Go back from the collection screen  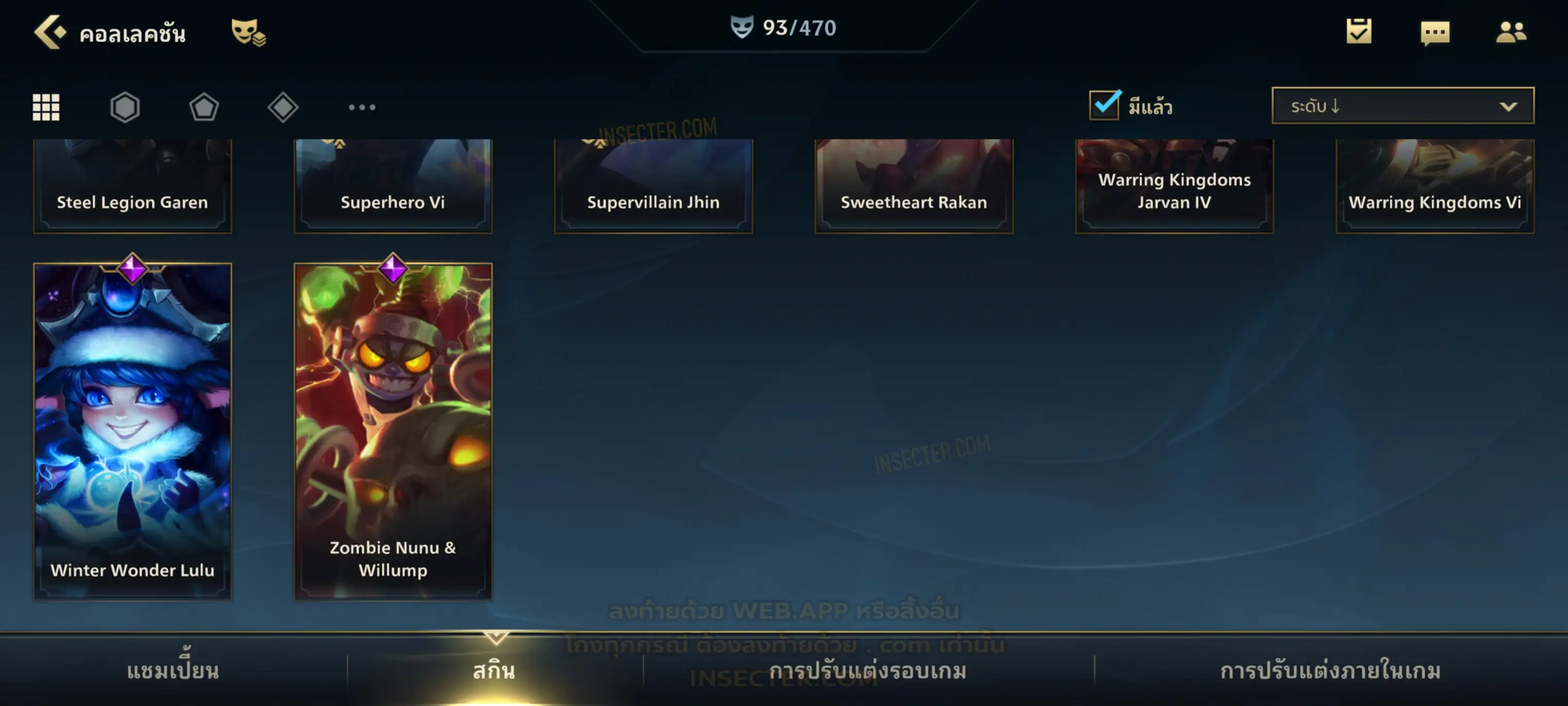pyautogui.click(x=50, y=32)
